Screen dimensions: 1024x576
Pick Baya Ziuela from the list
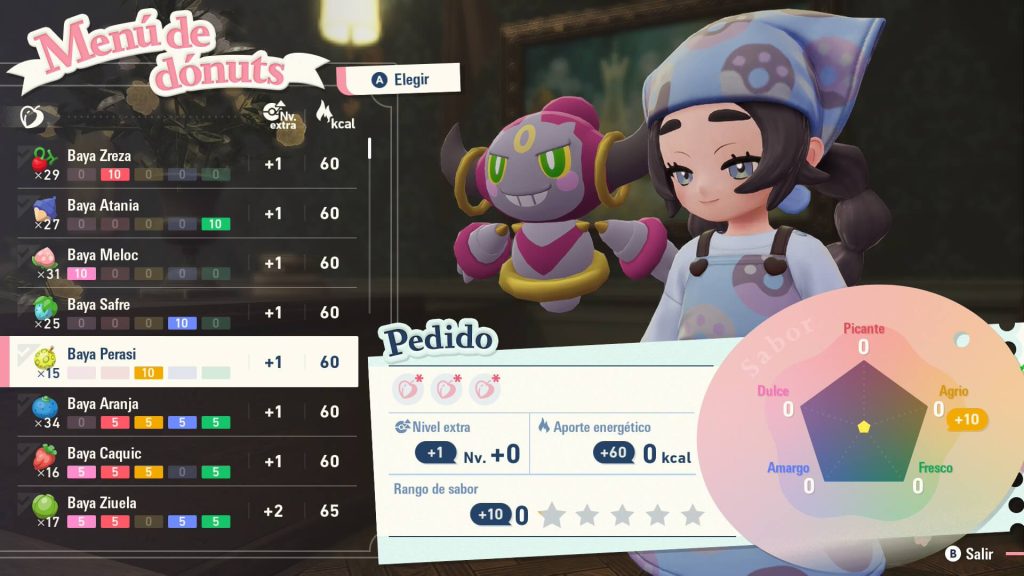(187, 511)
